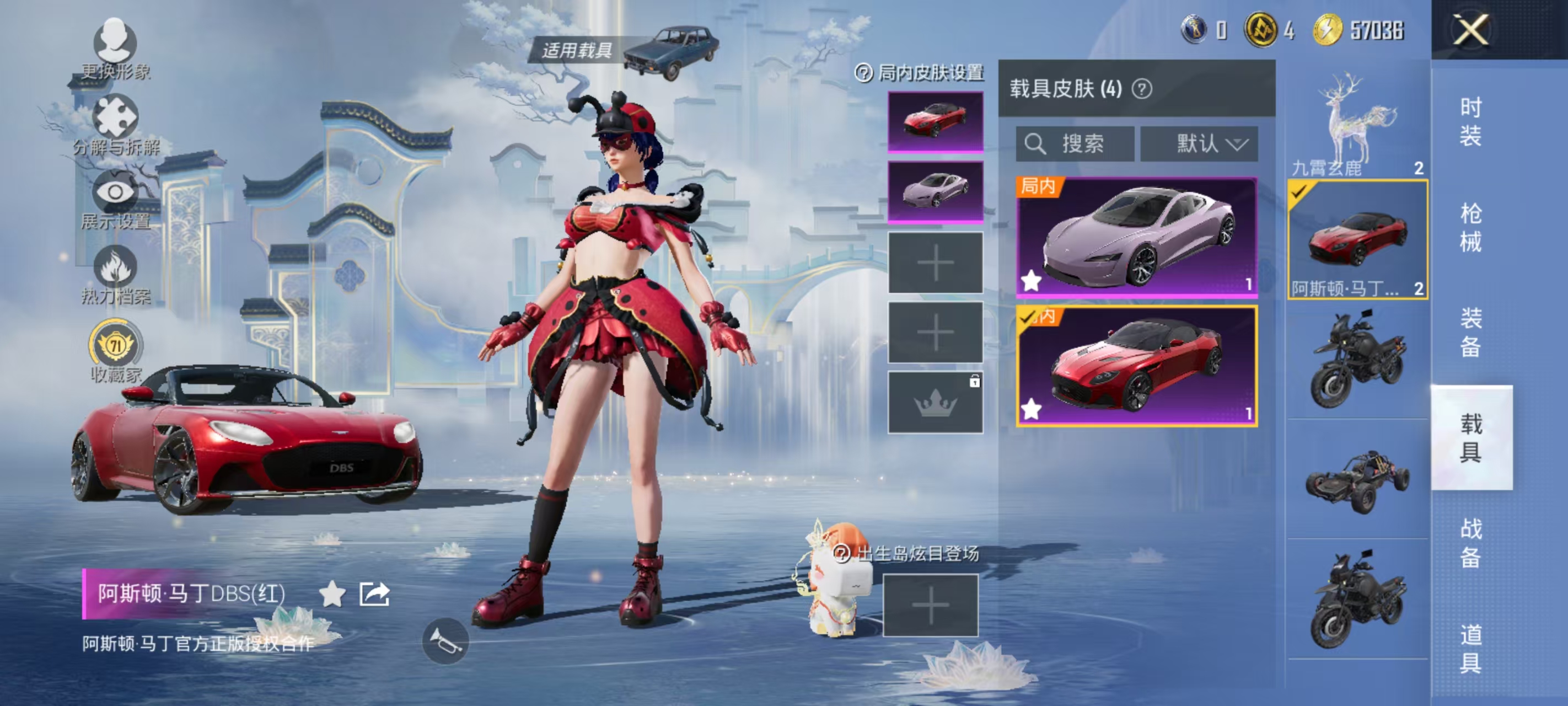This screenshot has height=706, width=1568.
Task: Sound the horn button
Action: (445, 640)
